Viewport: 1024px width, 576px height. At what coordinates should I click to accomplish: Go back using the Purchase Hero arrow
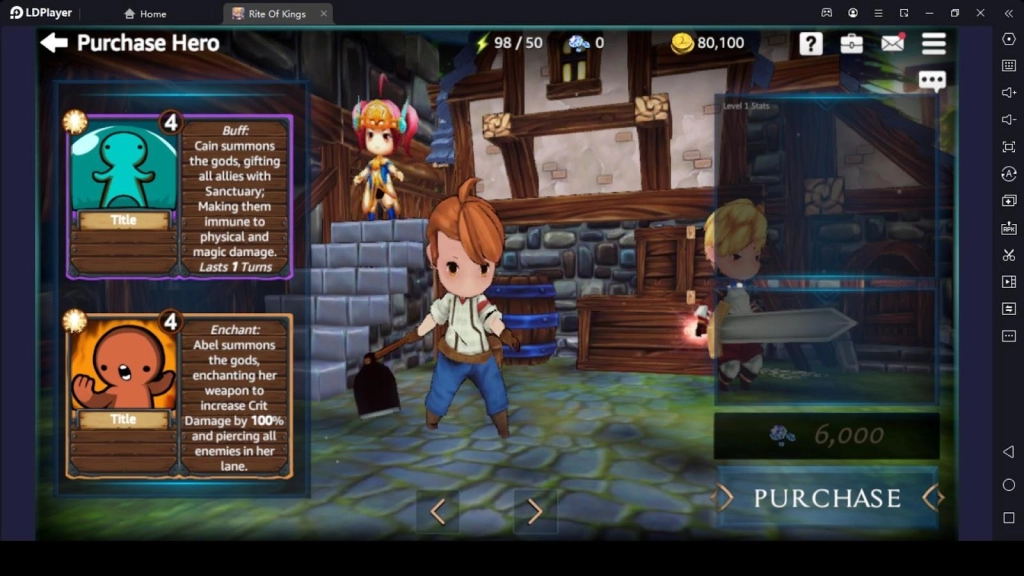pos(54,43)
